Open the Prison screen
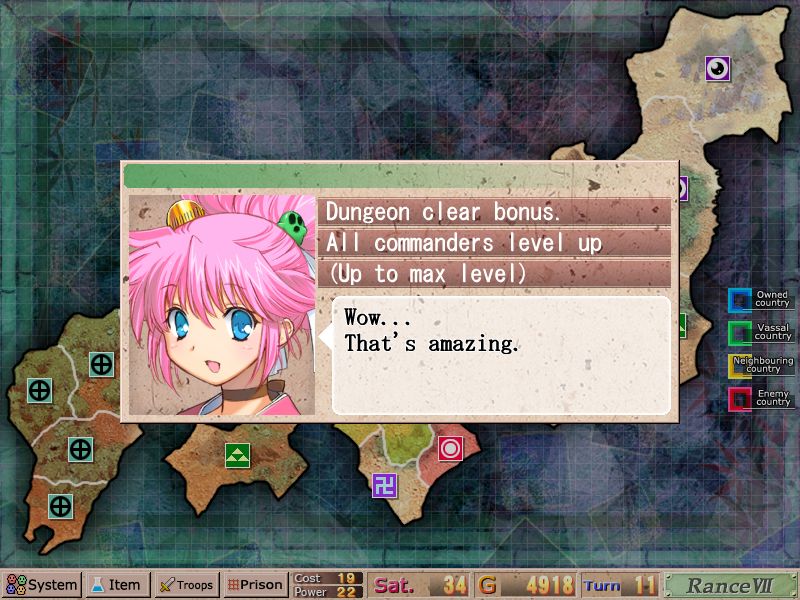Screen dimensions: 800x600 tap(254, 585)
